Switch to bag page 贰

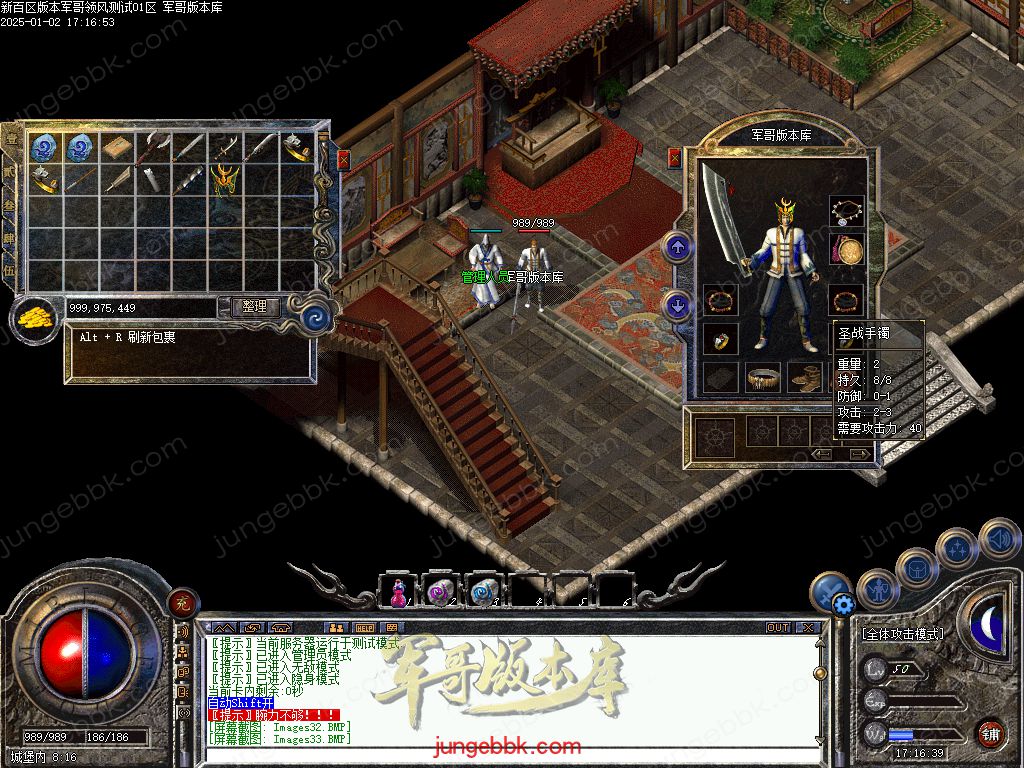[x=10, y=171]
